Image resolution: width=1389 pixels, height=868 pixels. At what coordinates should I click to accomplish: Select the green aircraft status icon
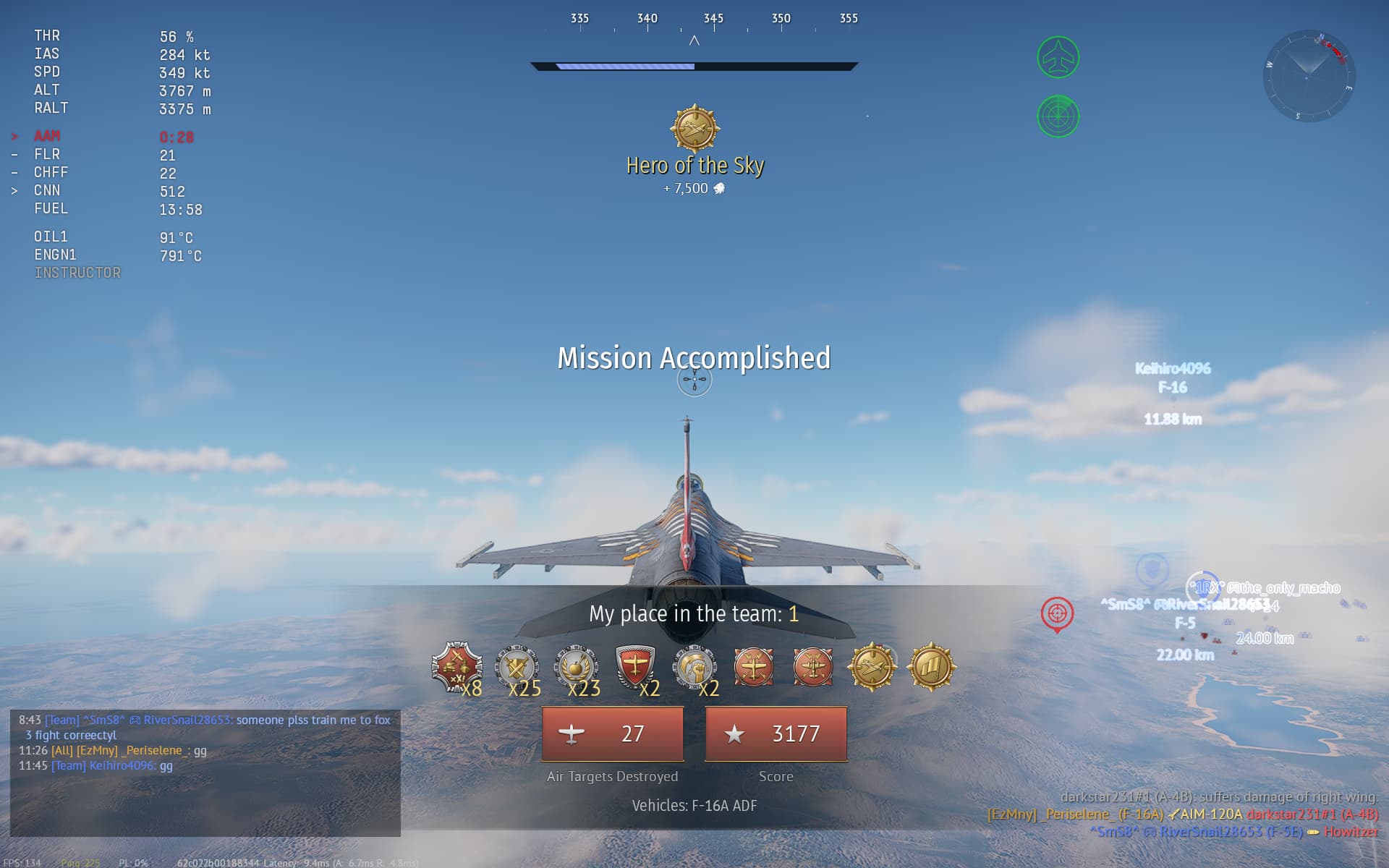tap(1058, 57)
